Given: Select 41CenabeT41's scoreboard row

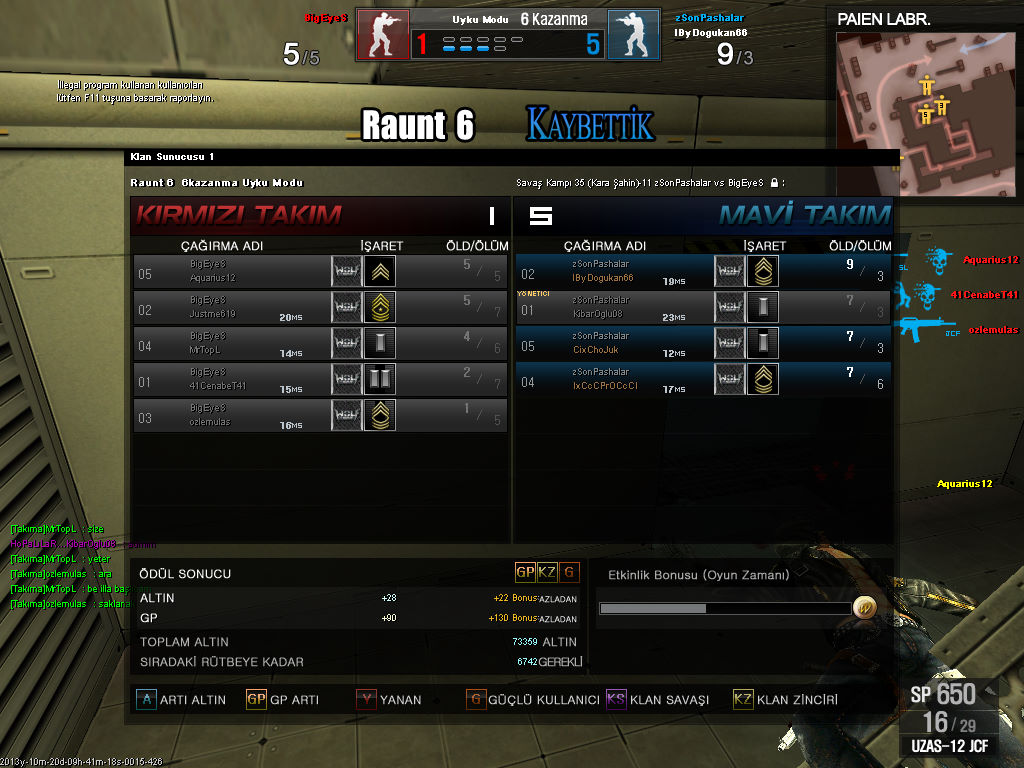Looking at the screenshot, I should point(320,379).
